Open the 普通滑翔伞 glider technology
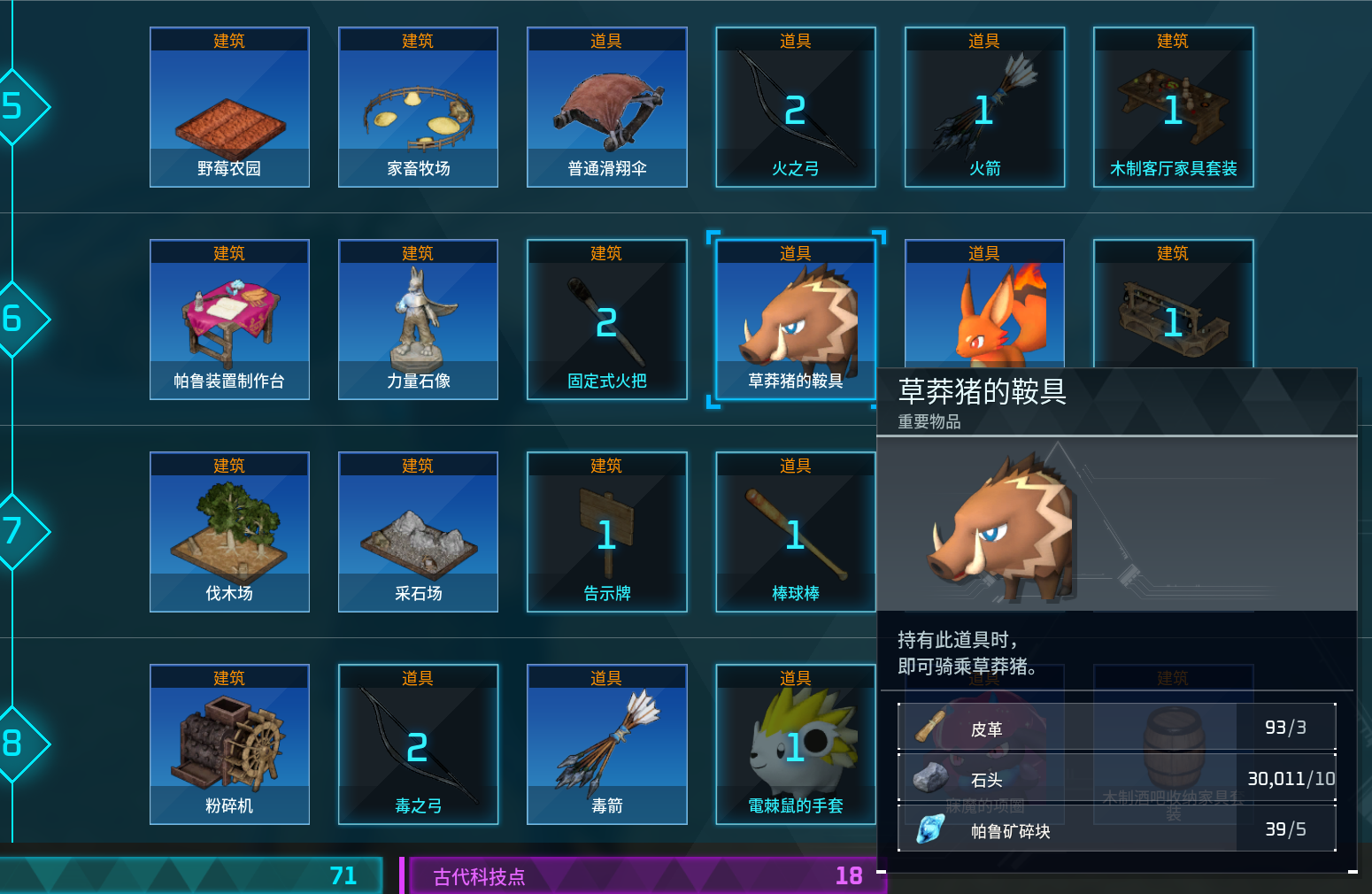Image resolution: width=1372 pixels, height=894 pixels. (x=606, y=106)
